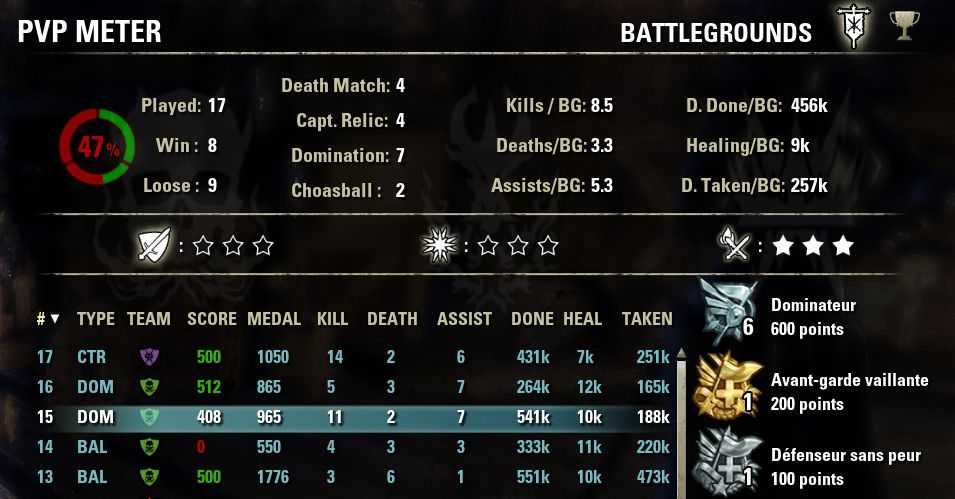Image resolution: width=955 pixels, height=499 pixels.
Task: Sort the list by TAKEN column
Action: point(647,319)
